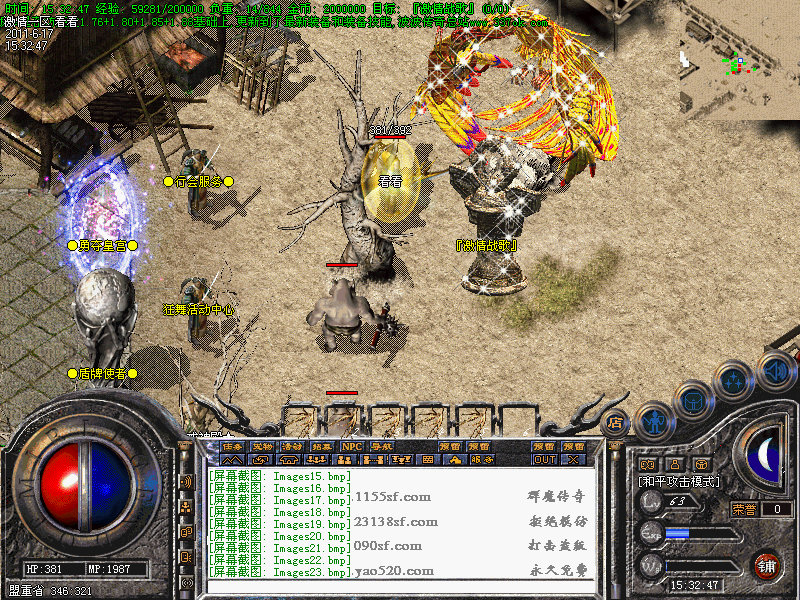Open the shop via the 店 button
Viewport: 800px width, 600px height.
616,423
